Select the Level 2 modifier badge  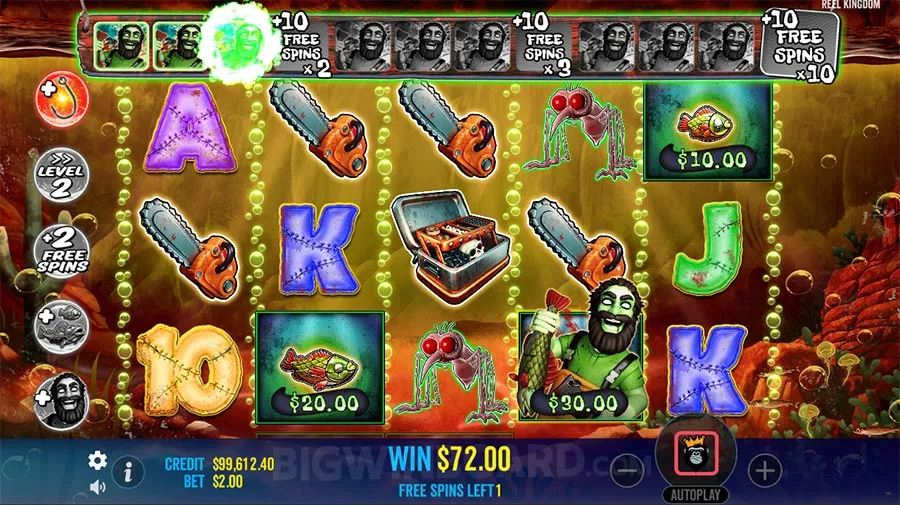tap(62, 174)
